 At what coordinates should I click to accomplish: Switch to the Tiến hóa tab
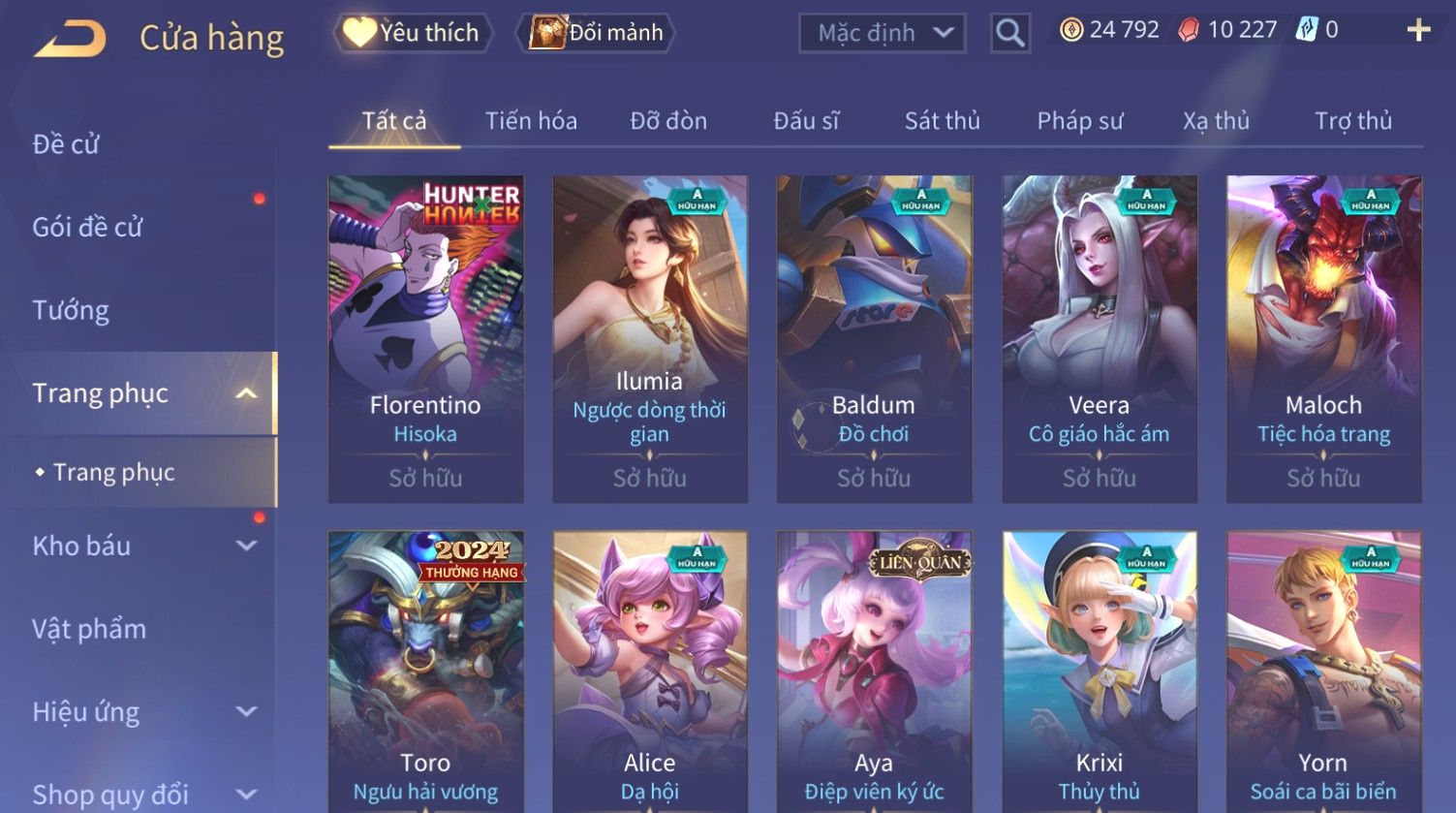pyautogui.click(x=531, y=121)
